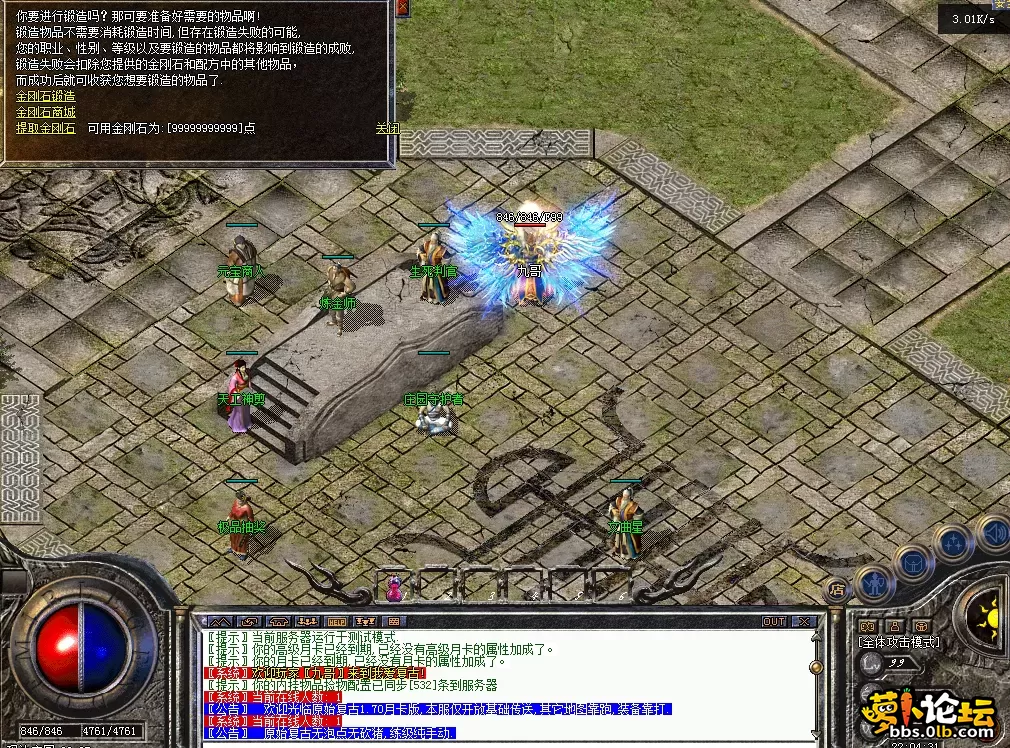Viewport: 1010px width, 748px height.
Task: Switch the 全体攻击模式 attack mode label
Action: tap(897, 640)
